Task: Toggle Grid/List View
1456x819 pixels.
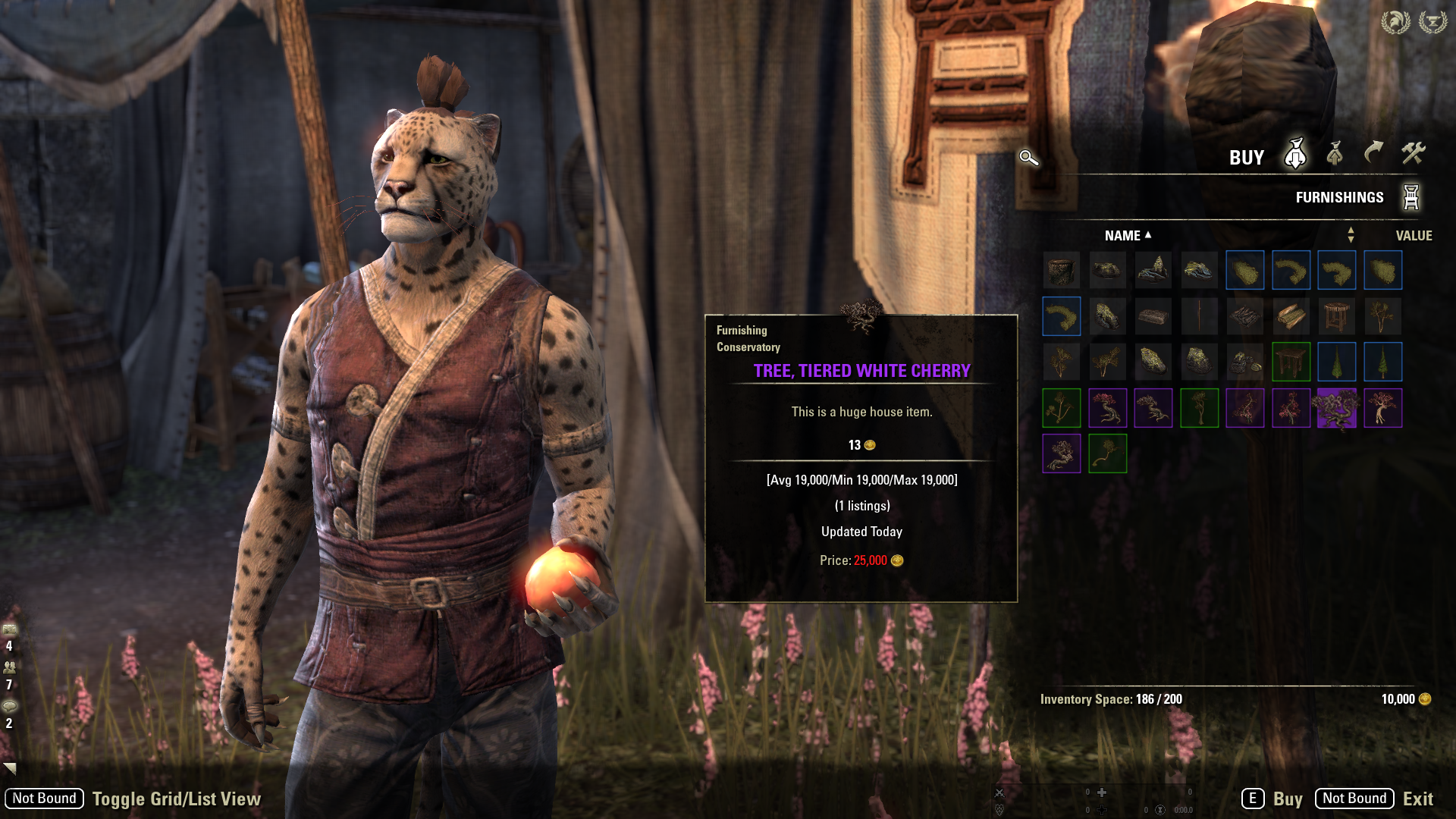Action: click(x=176, y=799)
